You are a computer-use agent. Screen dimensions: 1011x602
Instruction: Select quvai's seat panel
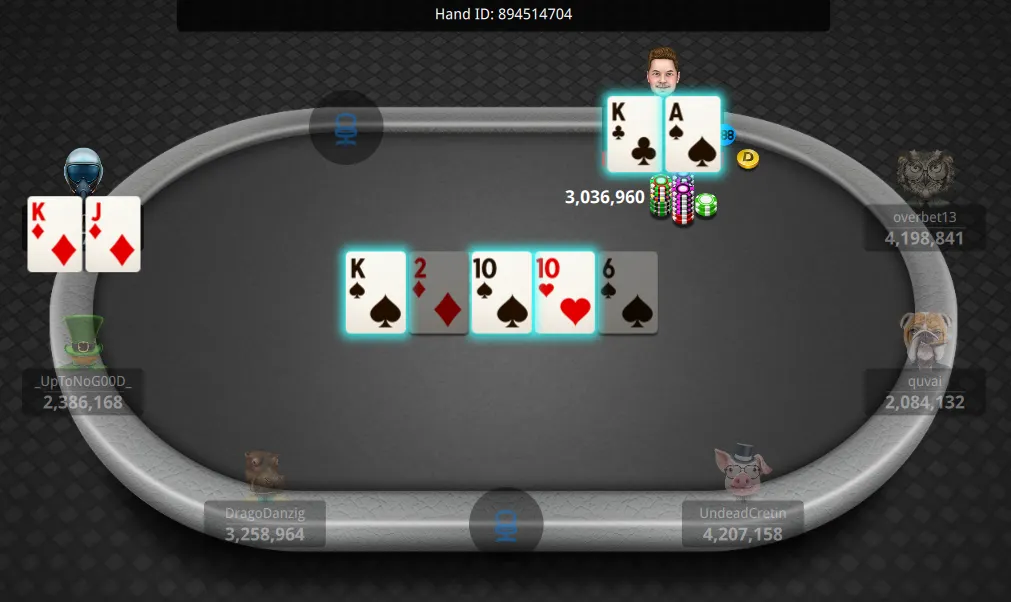[924, 391]
